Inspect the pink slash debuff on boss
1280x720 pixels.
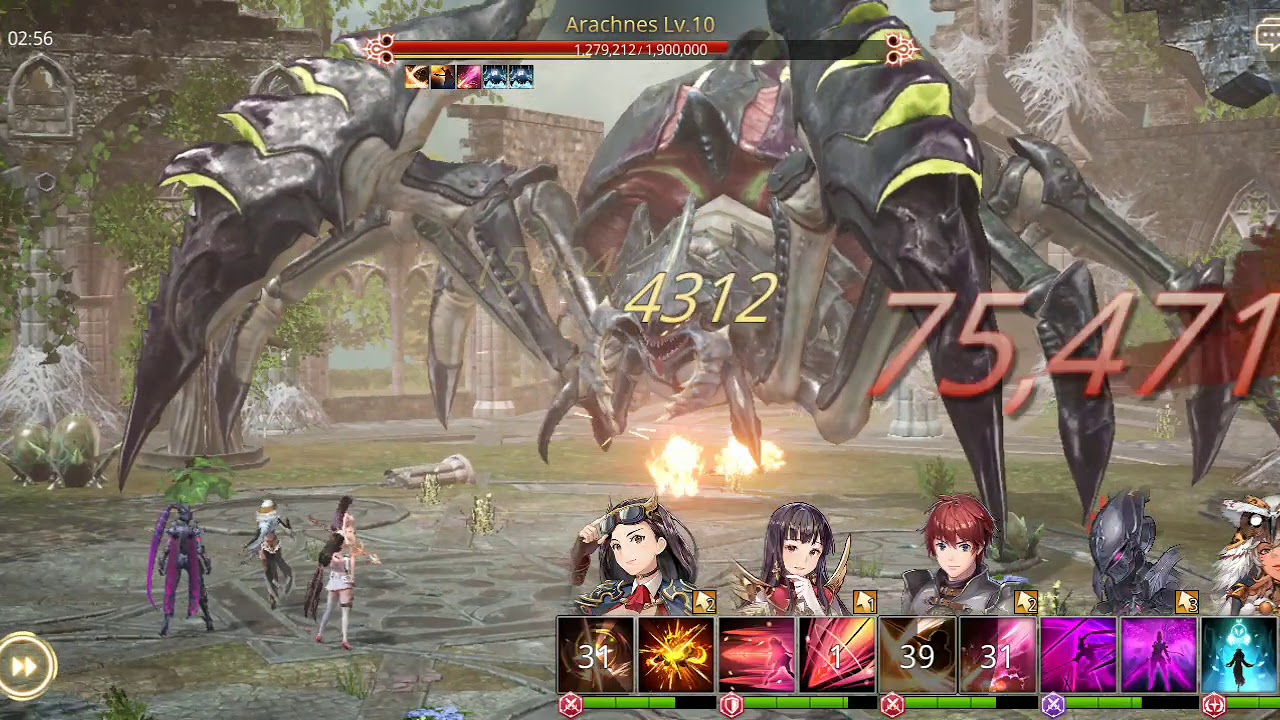[x=469, y=77]
